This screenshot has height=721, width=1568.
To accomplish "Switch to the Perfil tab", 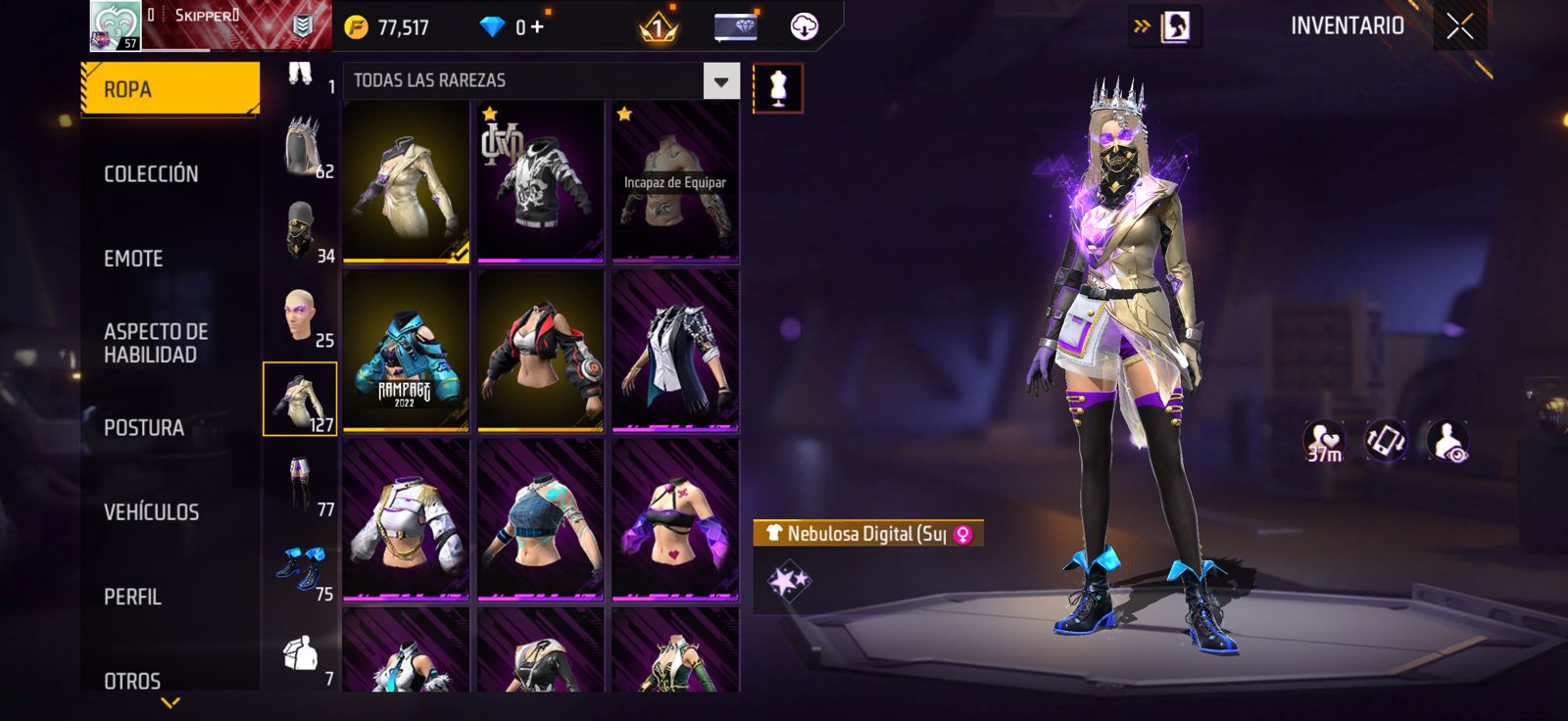I will pos(132,597).
